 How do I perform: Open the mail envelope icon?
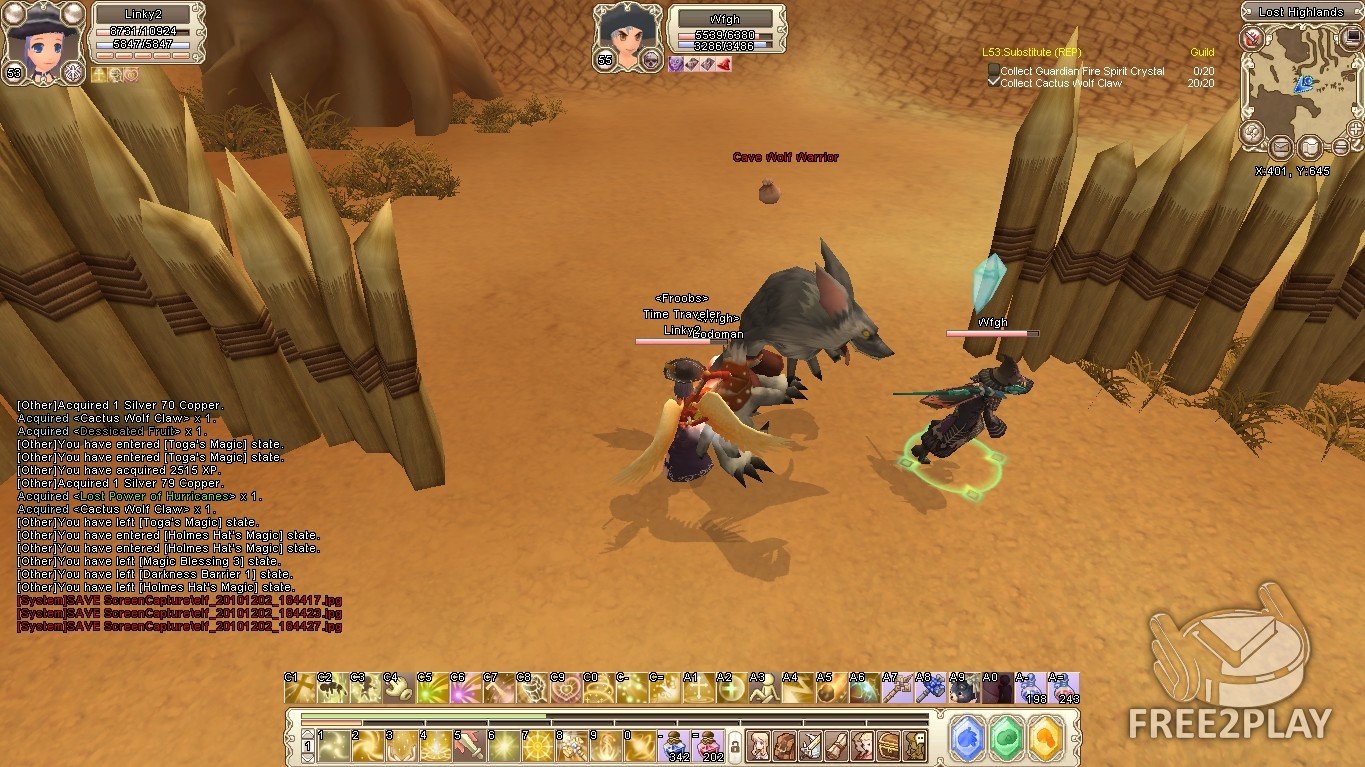click(x=1280, y=148)
